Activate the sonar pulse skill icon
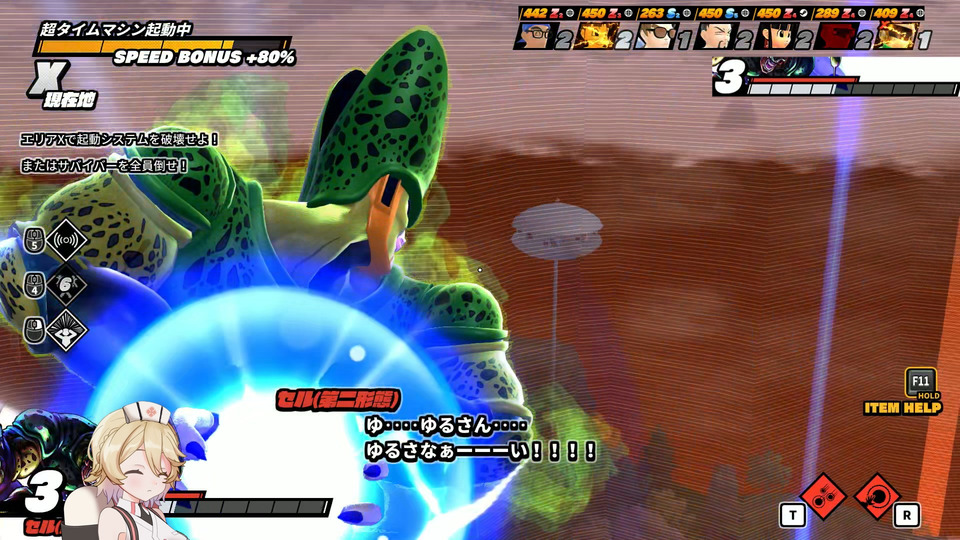This screenshot has height=540, width=960. point(68,240)
